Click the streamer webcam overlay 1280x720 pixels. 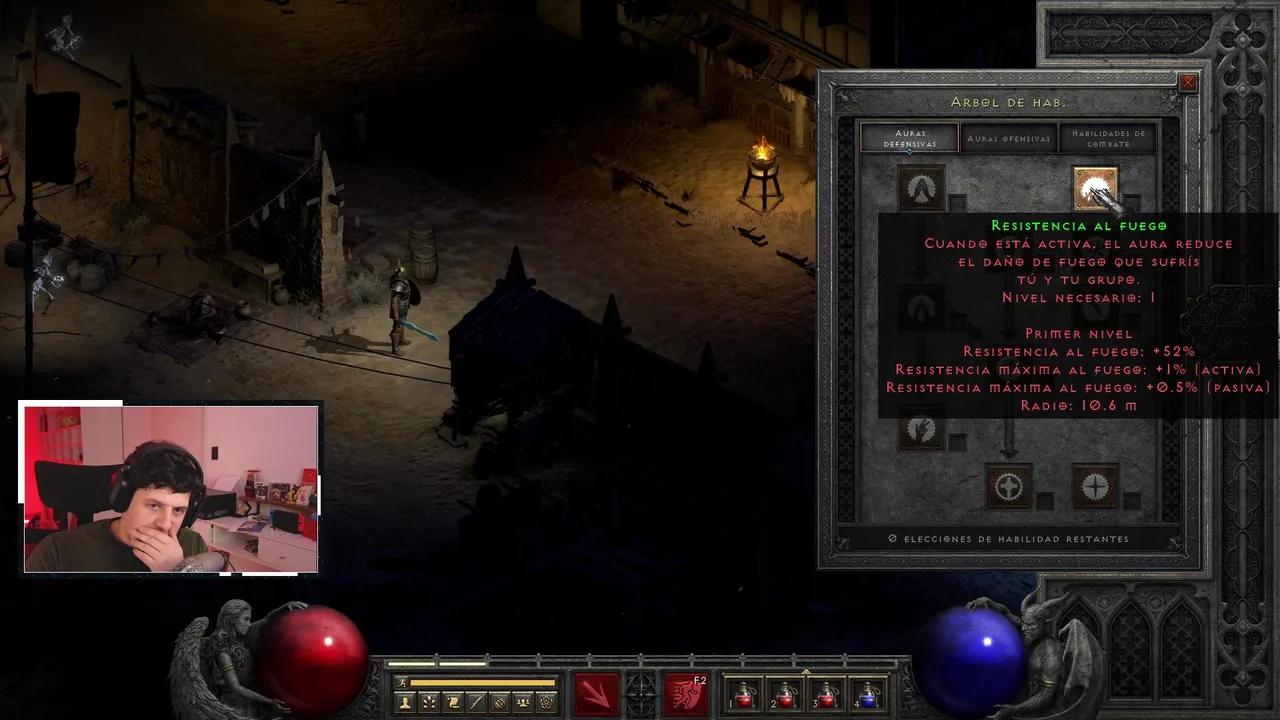(x=170, y=488)
